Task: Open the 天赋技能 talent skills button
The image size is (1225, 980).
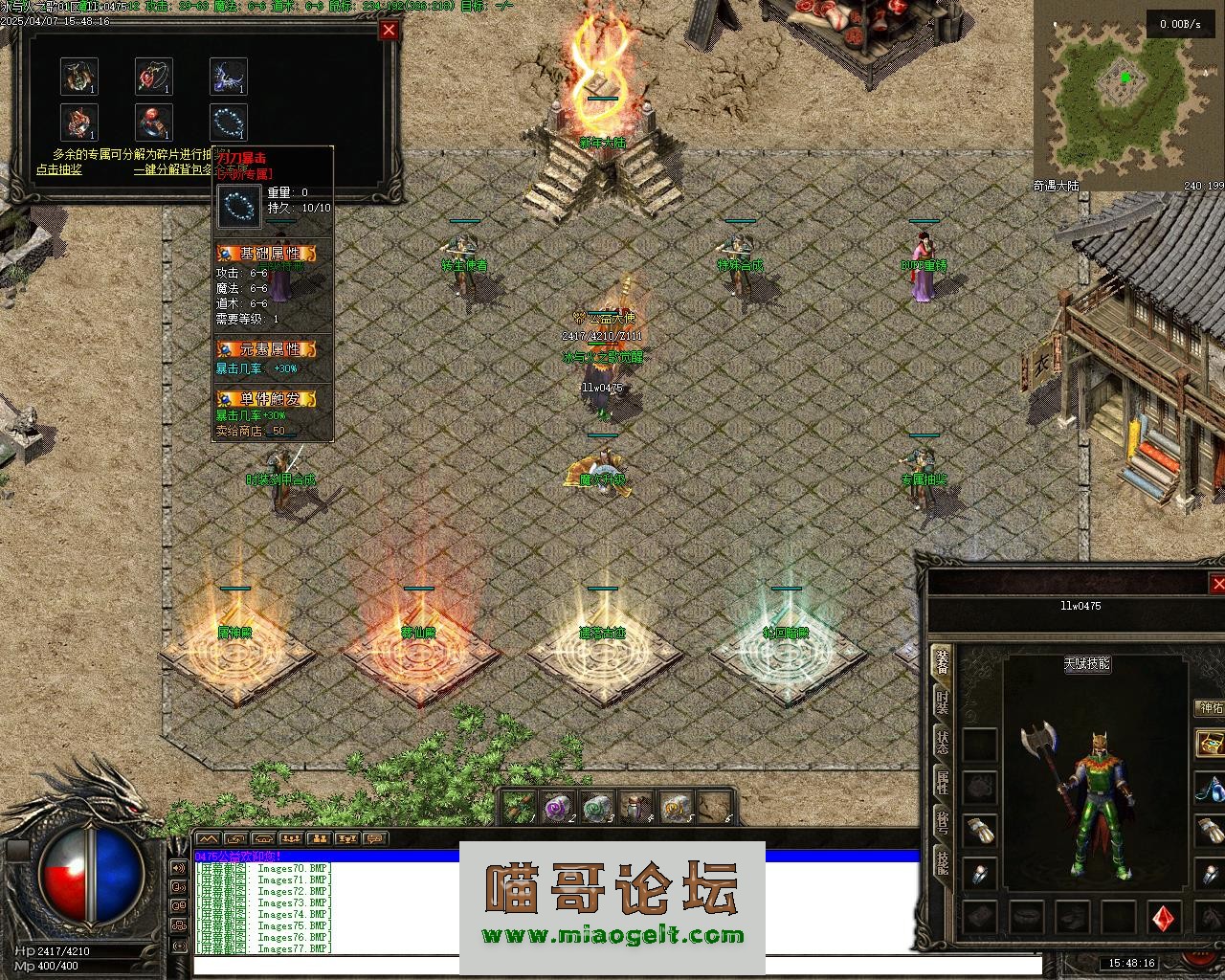Action: click(x=1086, y=663)
